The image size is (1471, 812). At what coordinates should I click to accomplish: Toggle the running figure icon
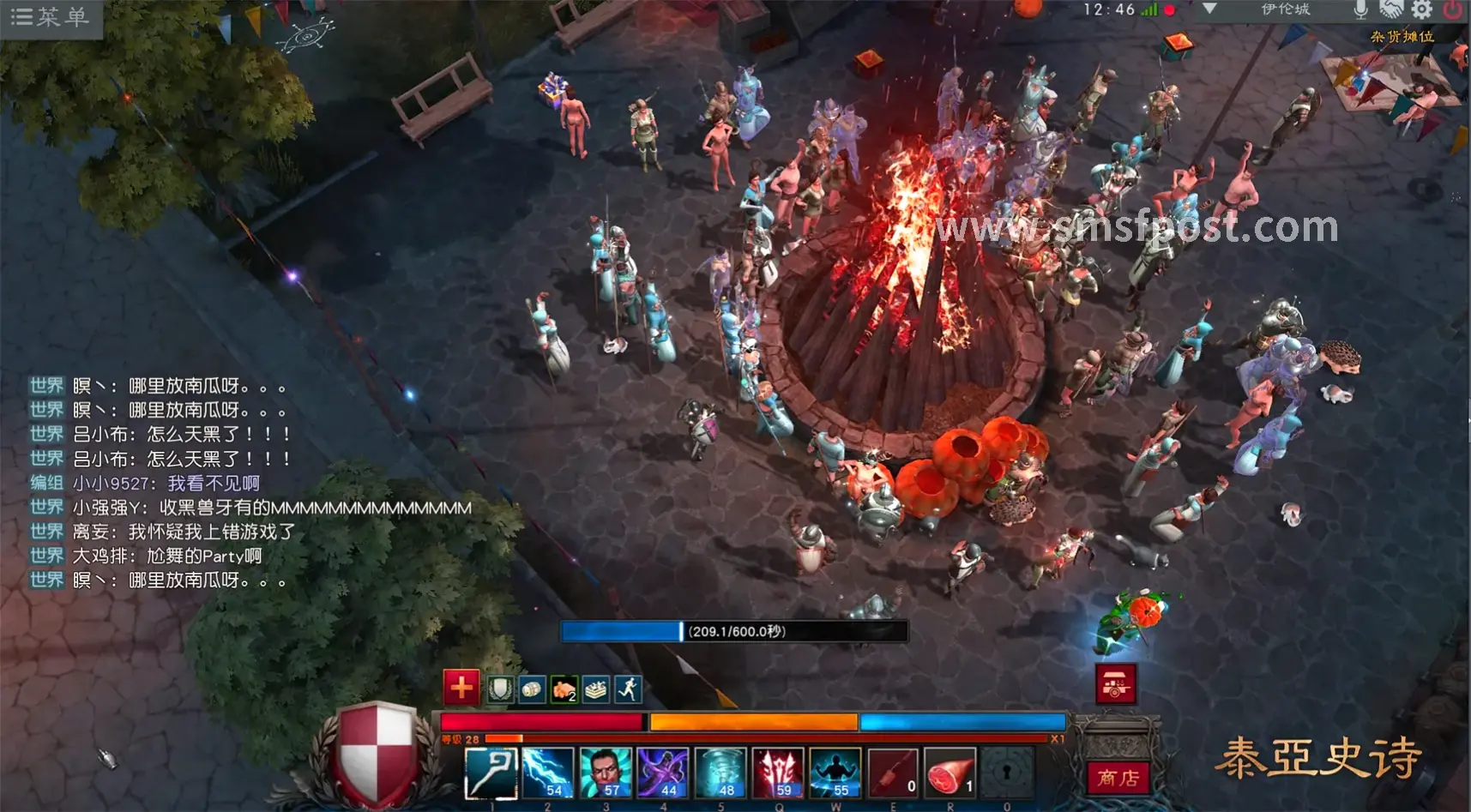pyautogui.click(x=628, y=689)
